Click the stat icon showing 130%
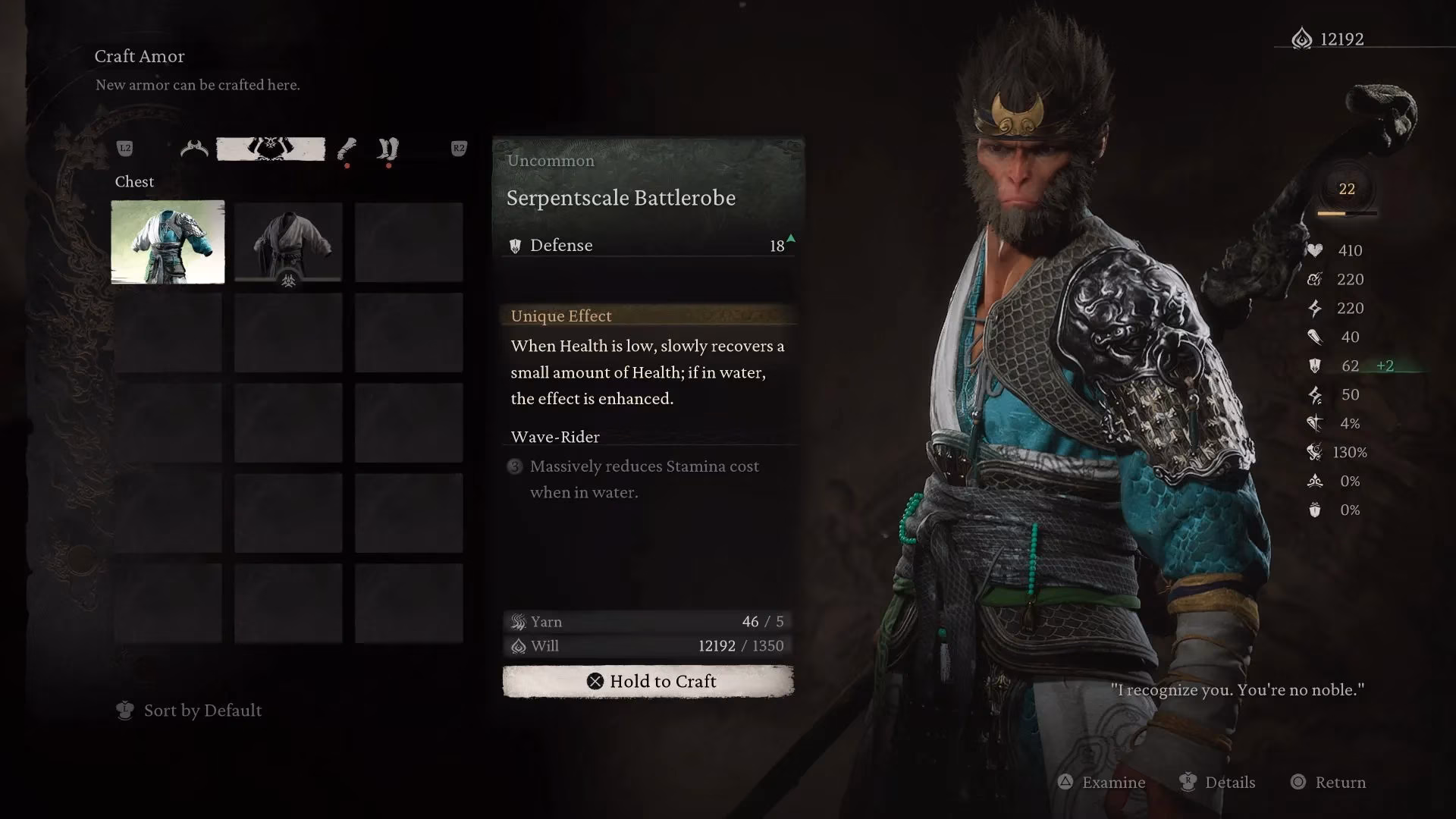1456x819 pixels. click(1314, 453)
